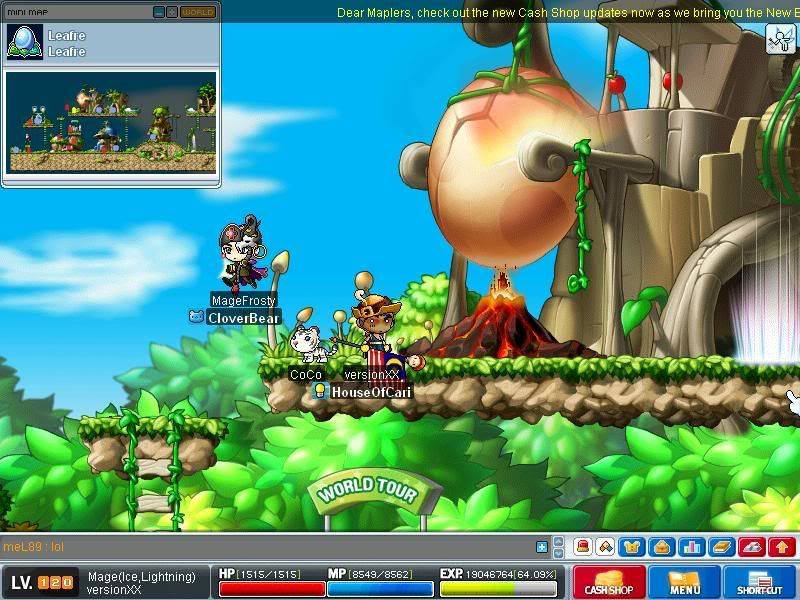Click the Leafre mini map view
This screenshot has width=800, height=600.
pos(110,122)
